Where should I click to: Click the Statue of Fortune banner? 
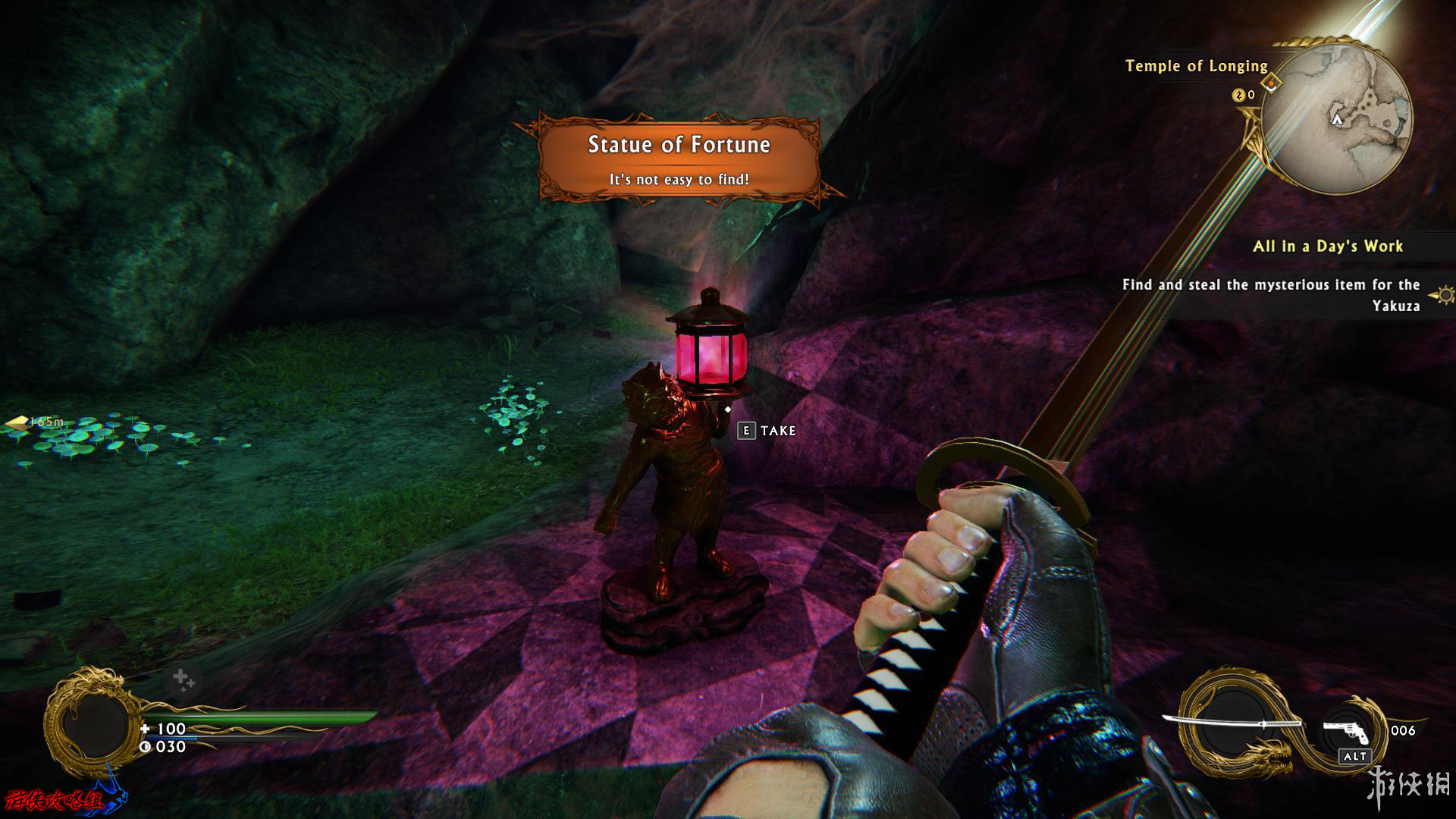(679, 158)
